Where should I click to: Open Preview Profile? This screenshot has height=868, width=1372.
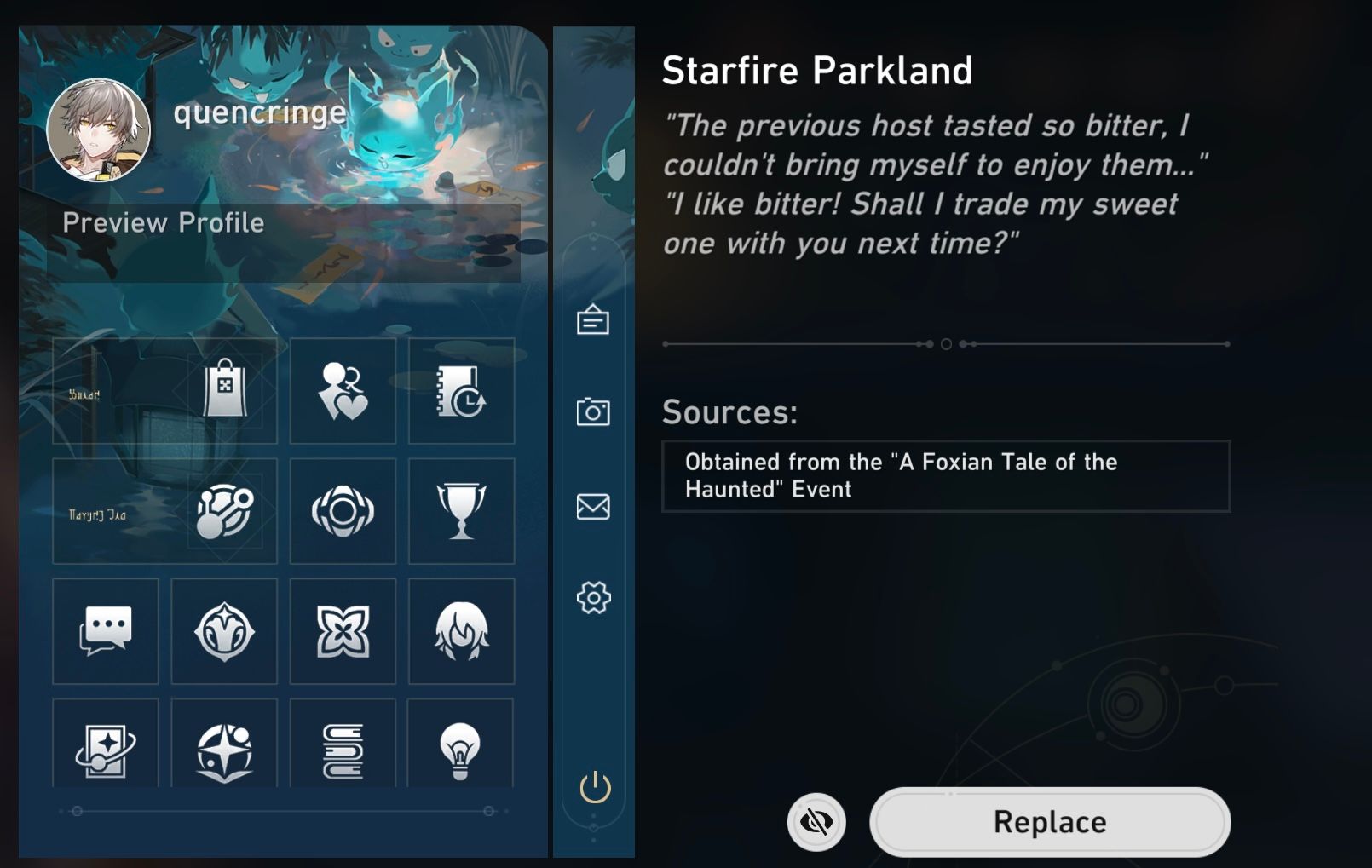[x=164, y=223]
